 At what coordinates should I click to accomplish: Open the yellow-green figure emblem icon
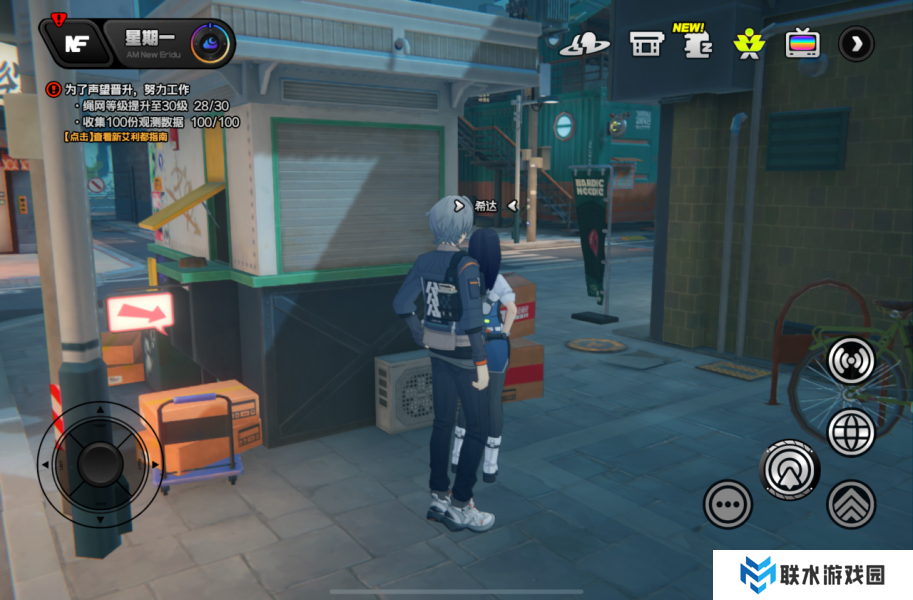(746, 44)
